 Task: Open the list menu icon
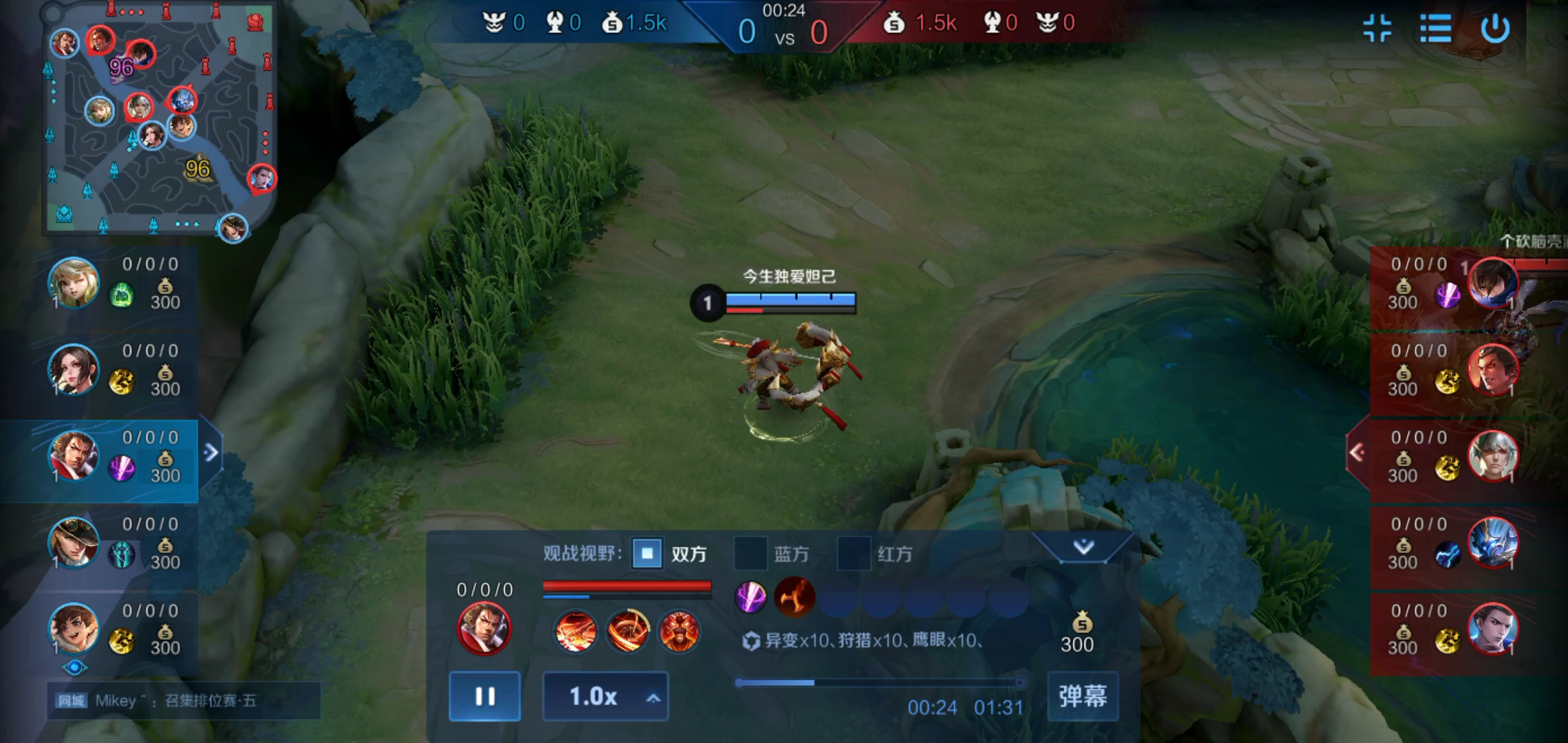click(1436, 29)
